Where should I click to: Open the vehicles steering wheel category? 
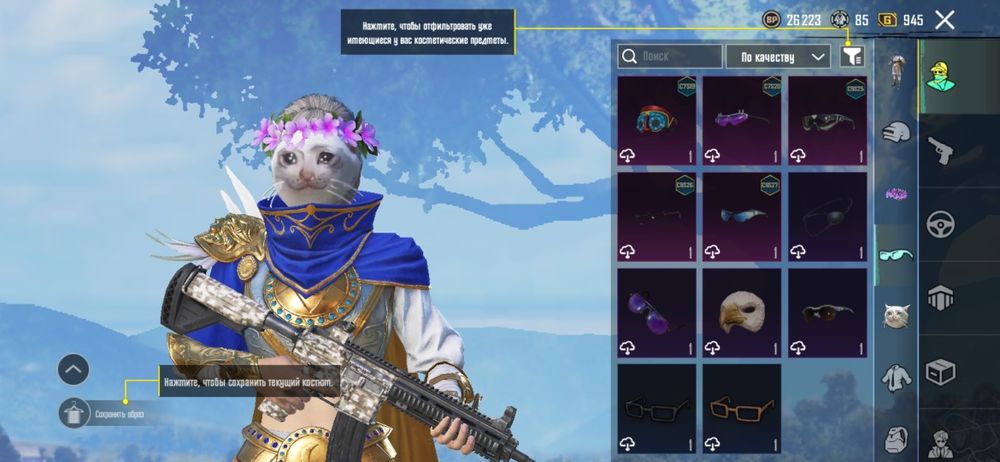tap(940, 224)
